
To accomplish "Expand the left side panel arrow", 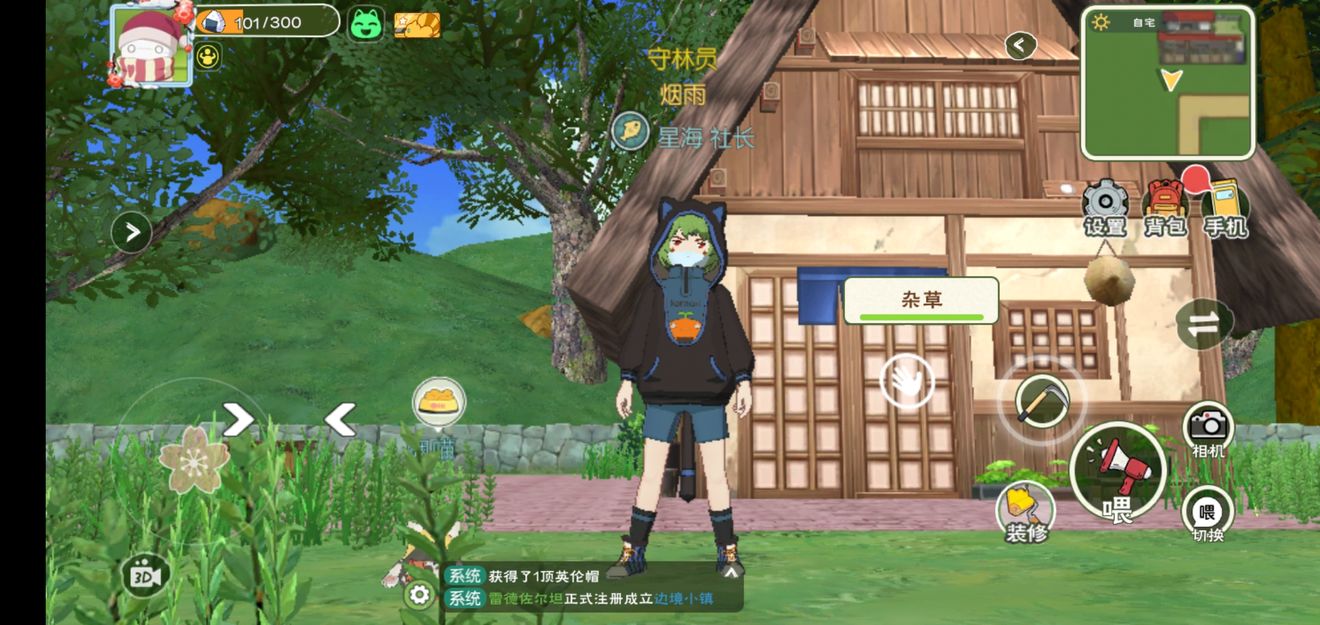I will 131,233.
